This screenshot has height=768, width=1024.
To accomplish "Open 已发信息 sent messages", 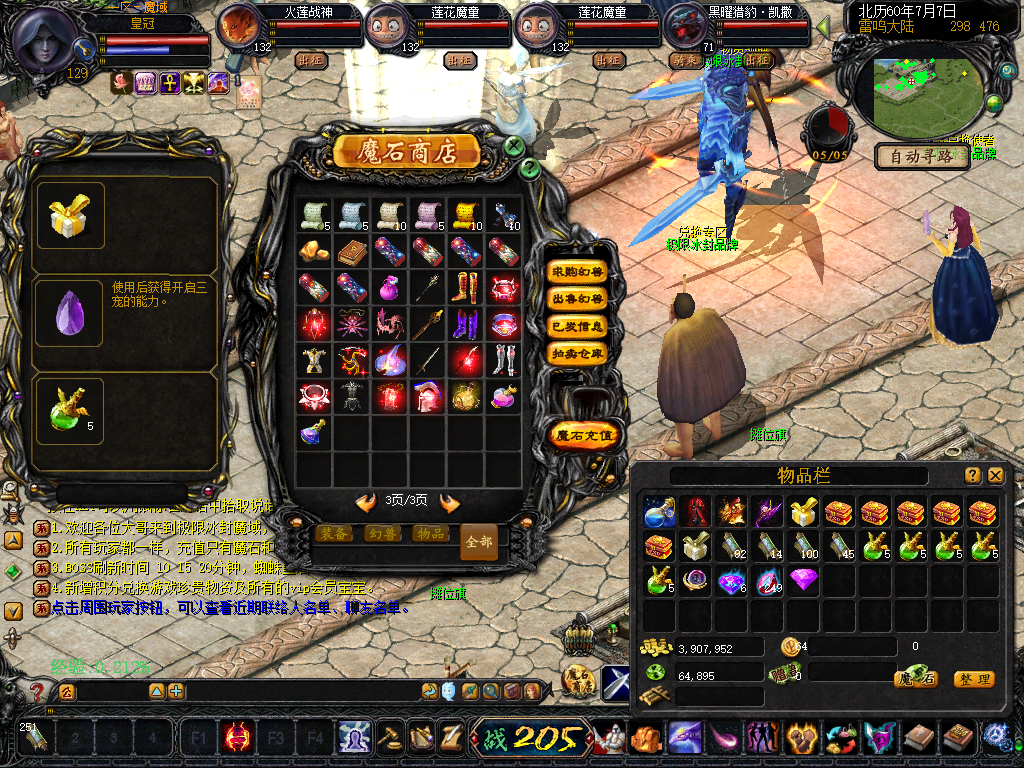I will click(578, 326).
